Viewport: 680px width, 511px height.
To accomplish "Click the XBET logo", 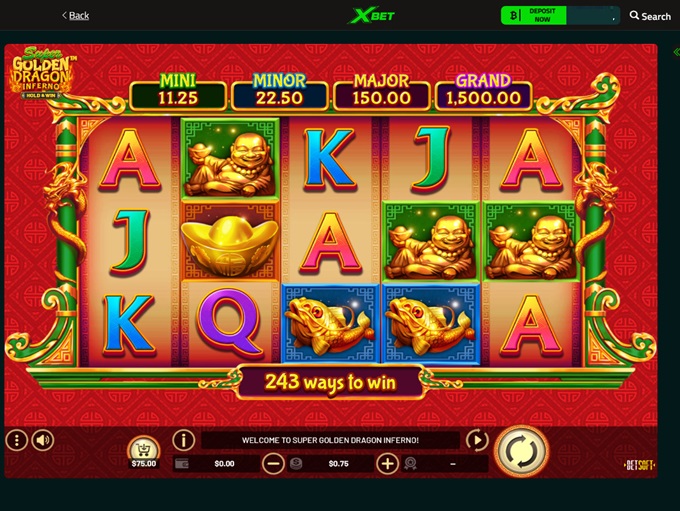I will (366, 16).
